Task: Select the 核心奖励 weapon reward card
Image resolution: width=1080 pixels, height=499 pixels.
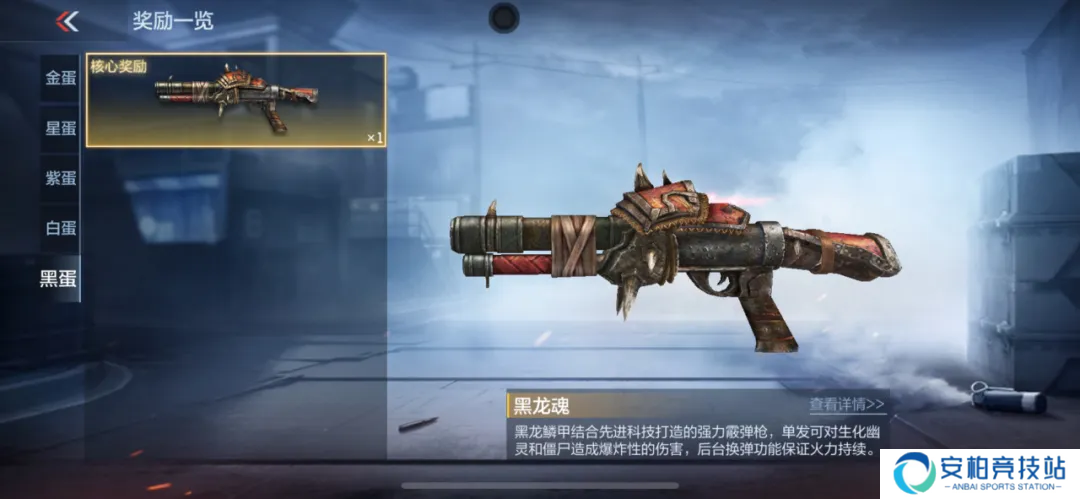Action: 236,99
